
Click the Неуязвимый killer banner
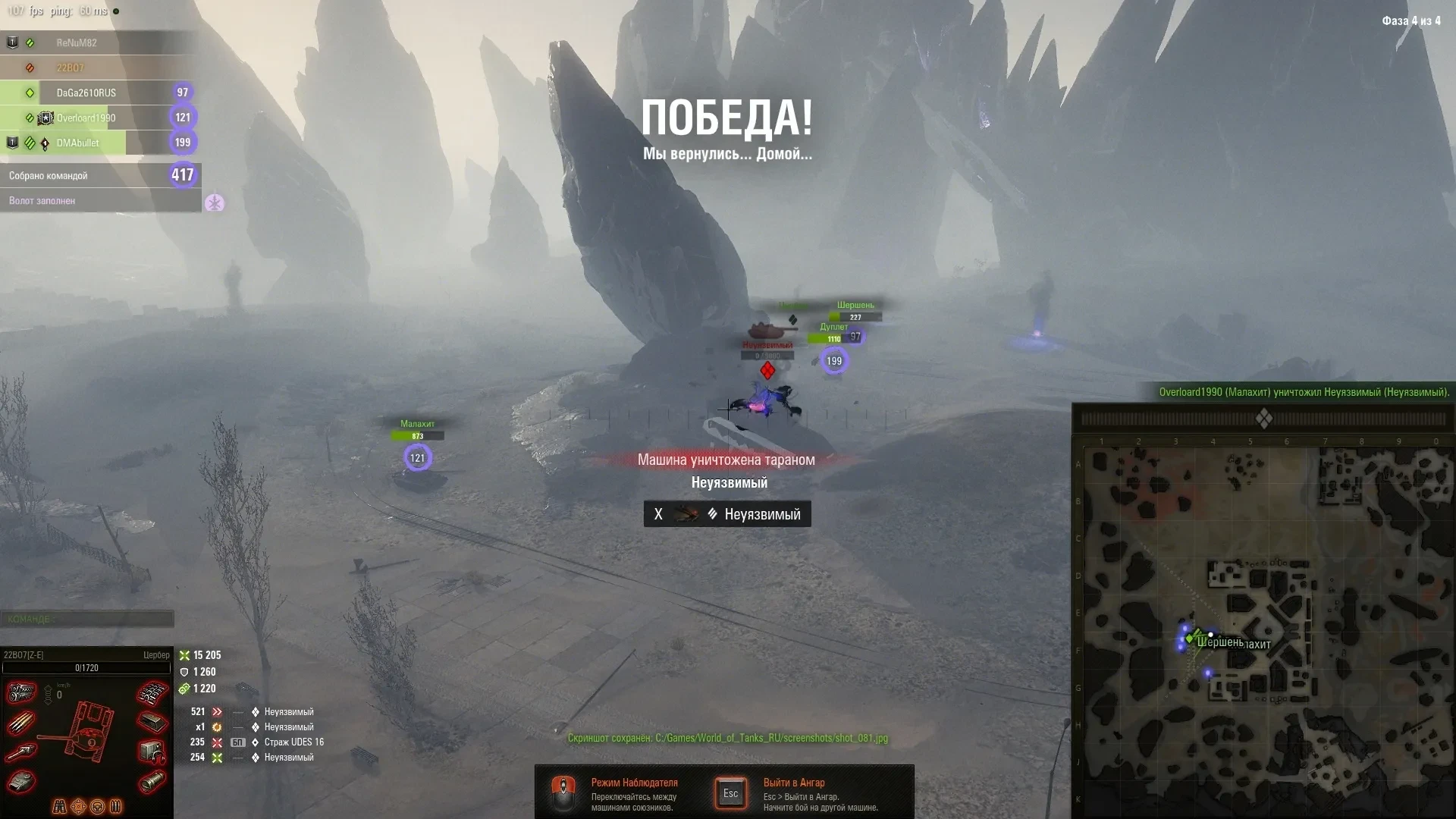tap(727, 514)
